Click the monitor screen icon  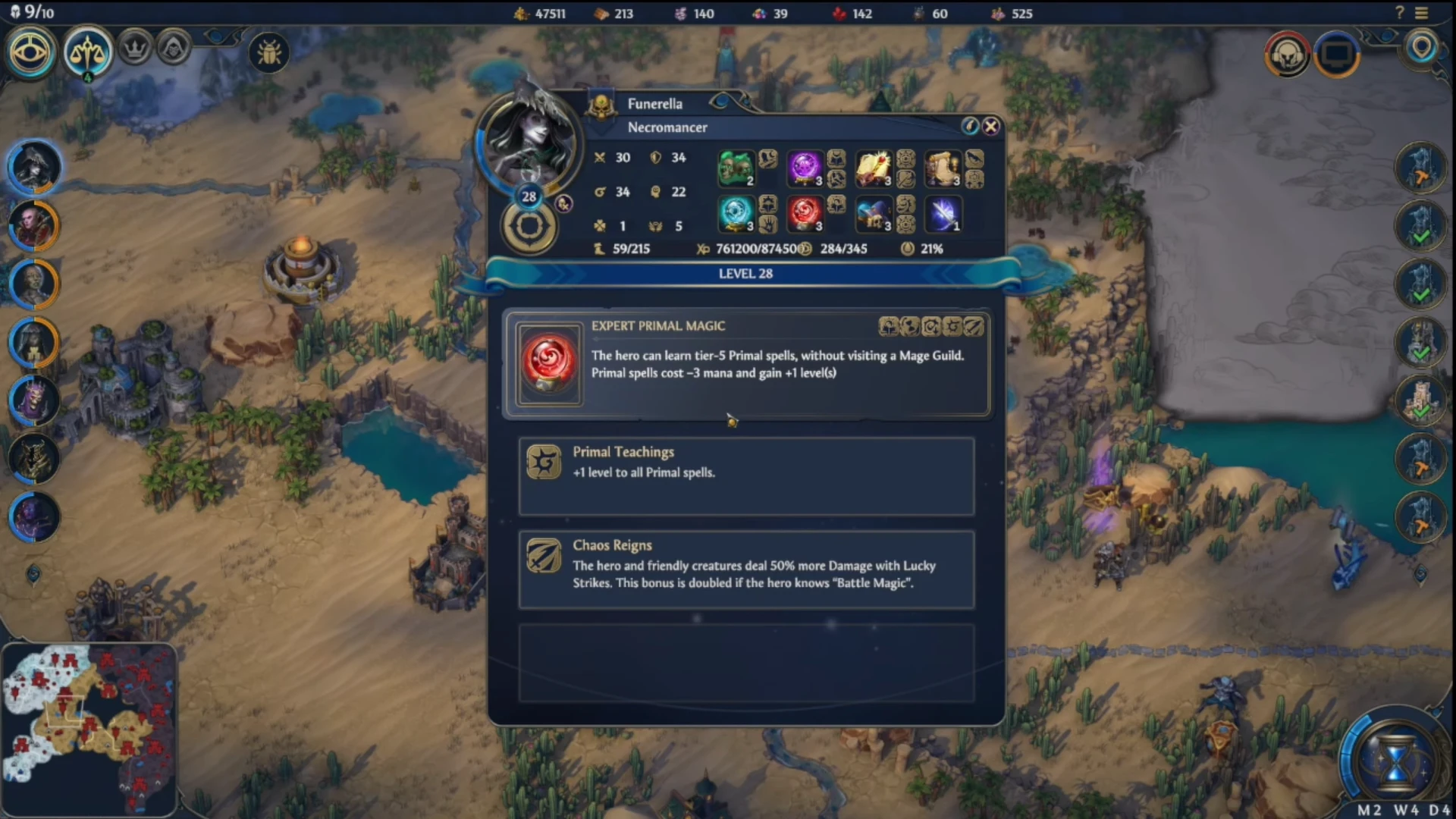point(1336,54)
